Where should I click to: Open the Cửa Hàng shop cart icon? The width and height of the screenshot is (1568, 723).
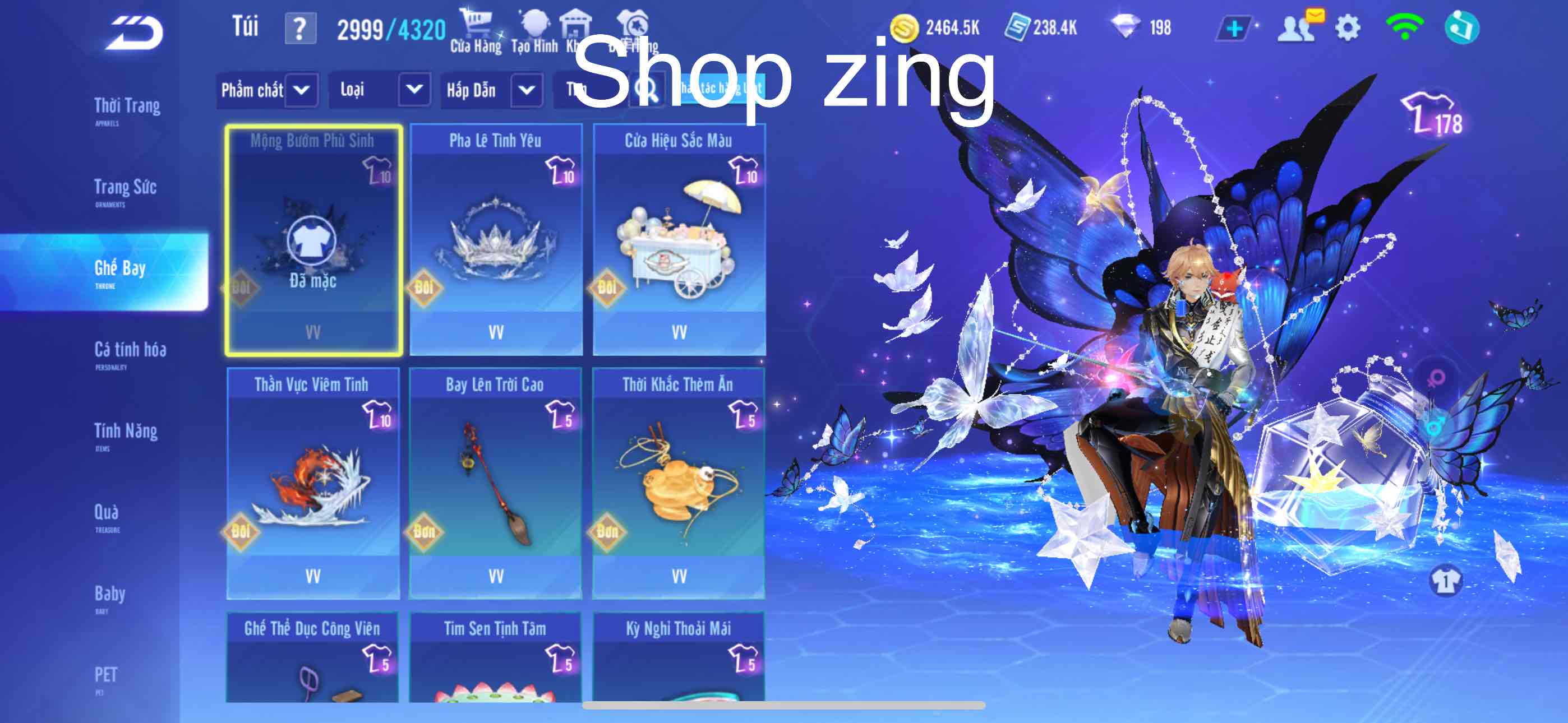[x=478, y=24]
